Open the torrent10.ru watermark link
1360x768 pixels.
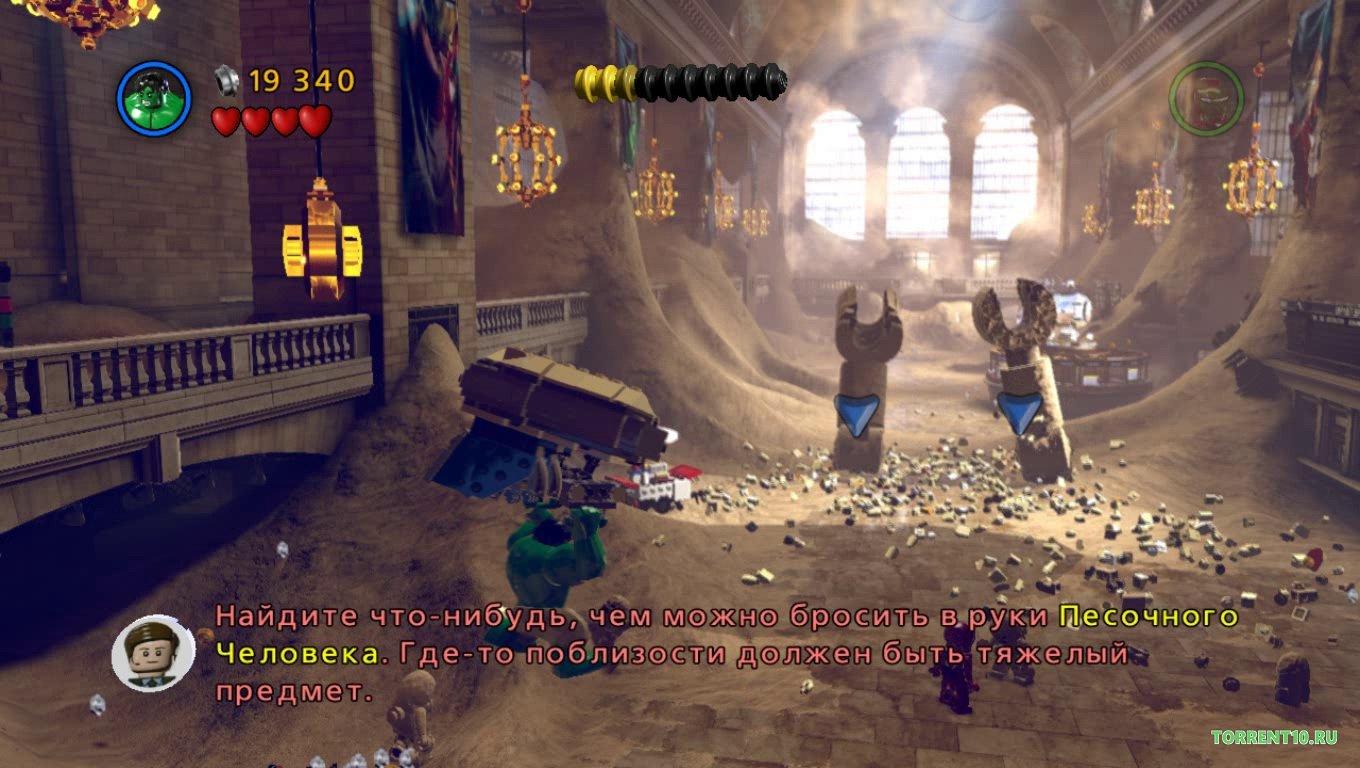[1273, 738]
